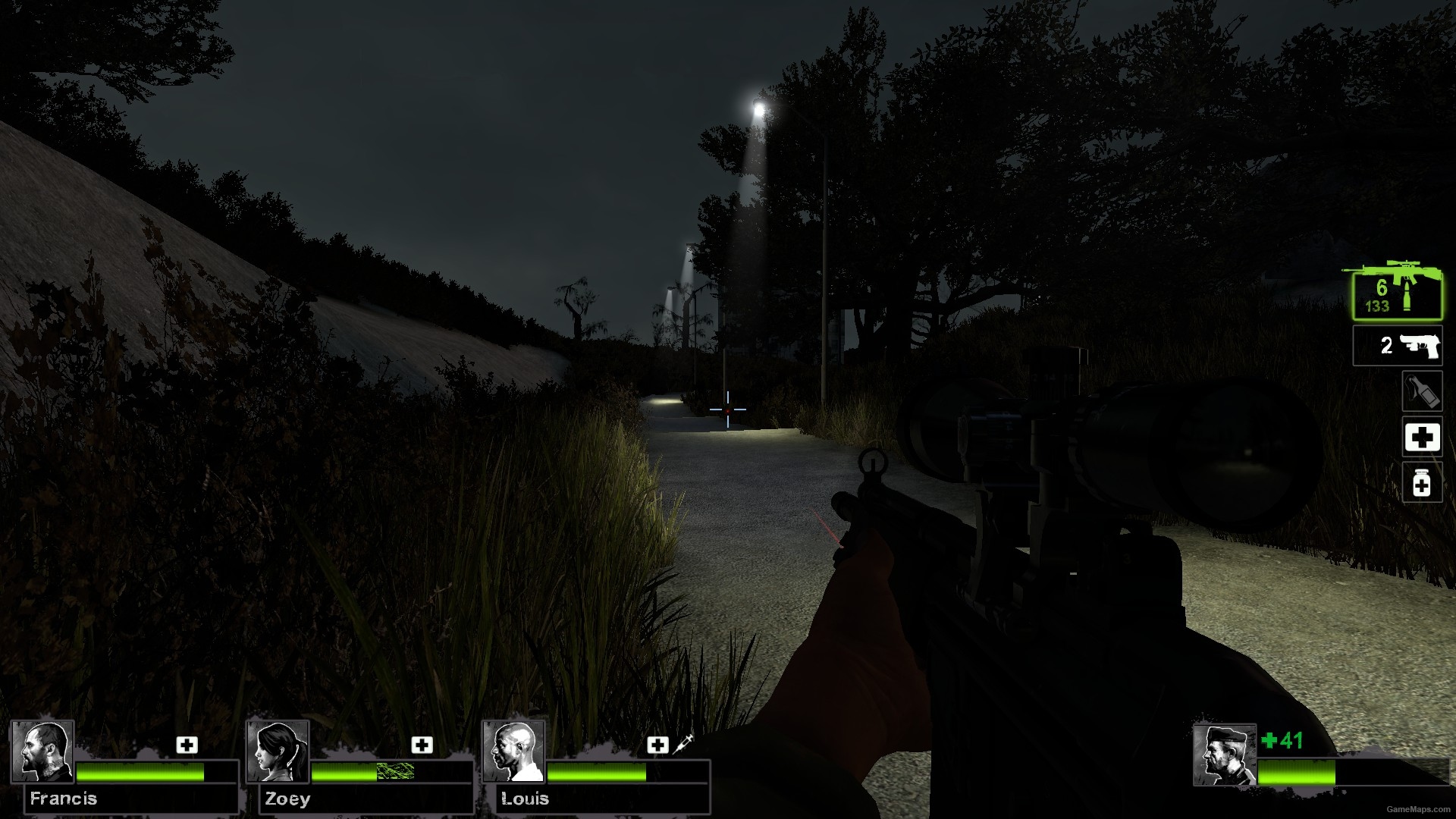The image size is (1456, 819).
Task: Click the medkit icon above Francis's health
Action: click(187, 745)
